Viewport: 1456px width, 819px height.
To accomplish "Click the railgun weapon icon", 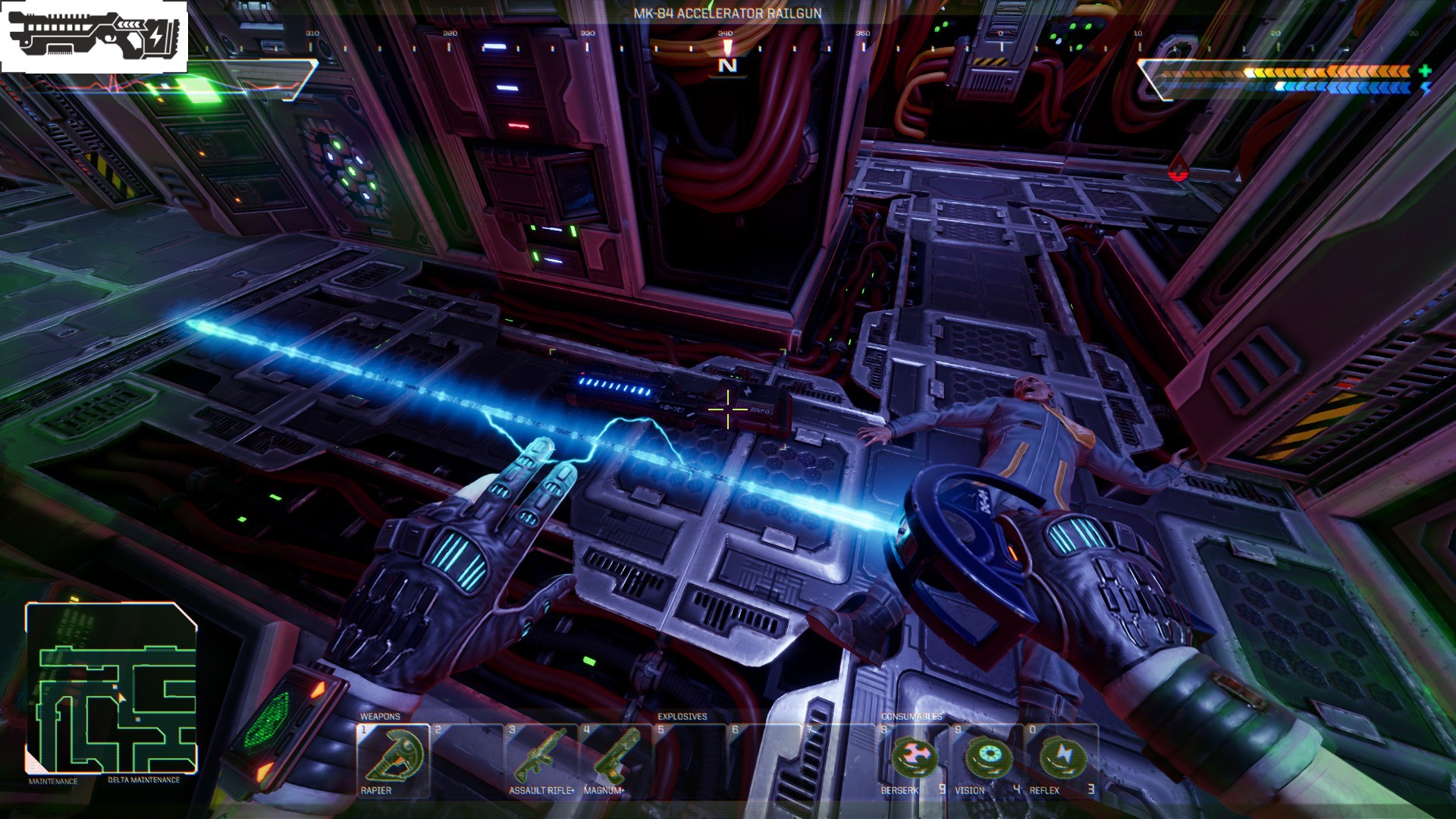I will click(95, 36).
